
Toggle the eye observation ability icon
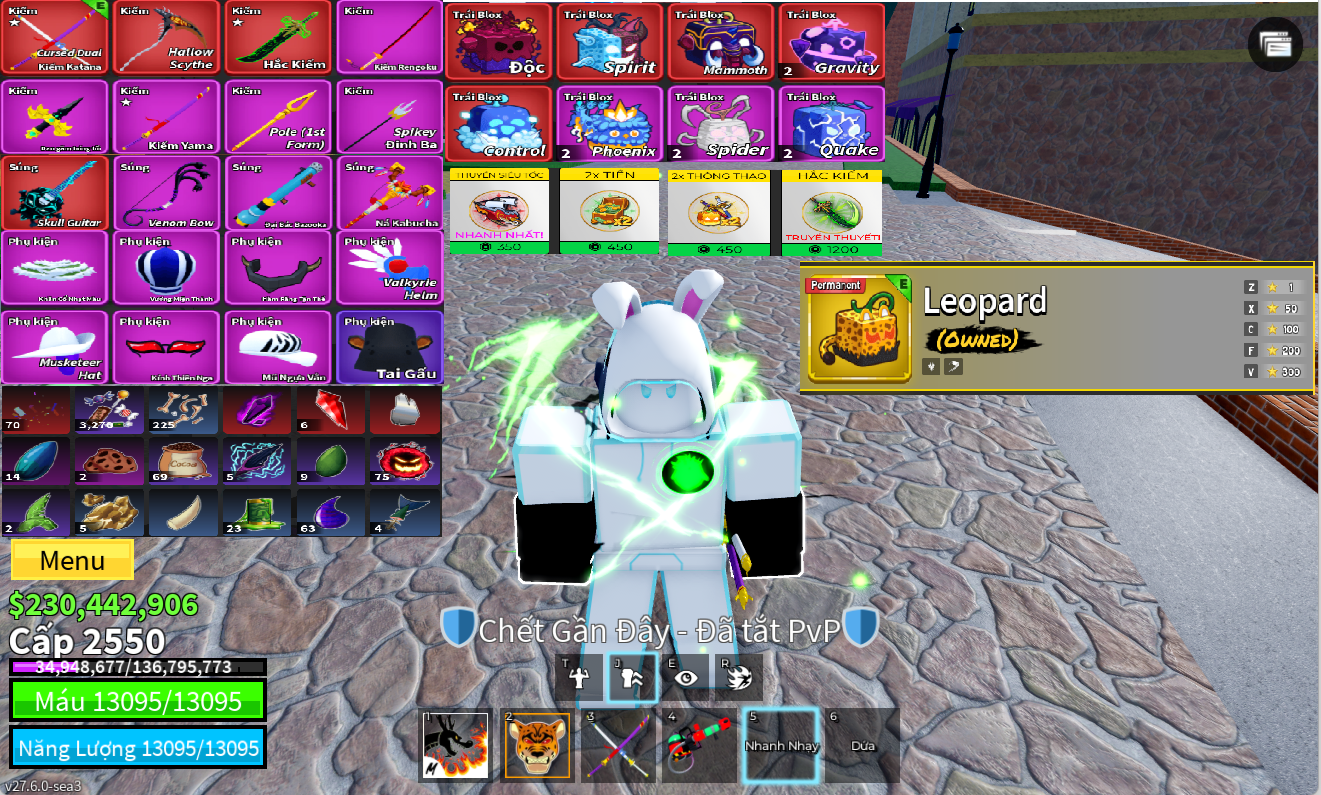coord(685,677)
